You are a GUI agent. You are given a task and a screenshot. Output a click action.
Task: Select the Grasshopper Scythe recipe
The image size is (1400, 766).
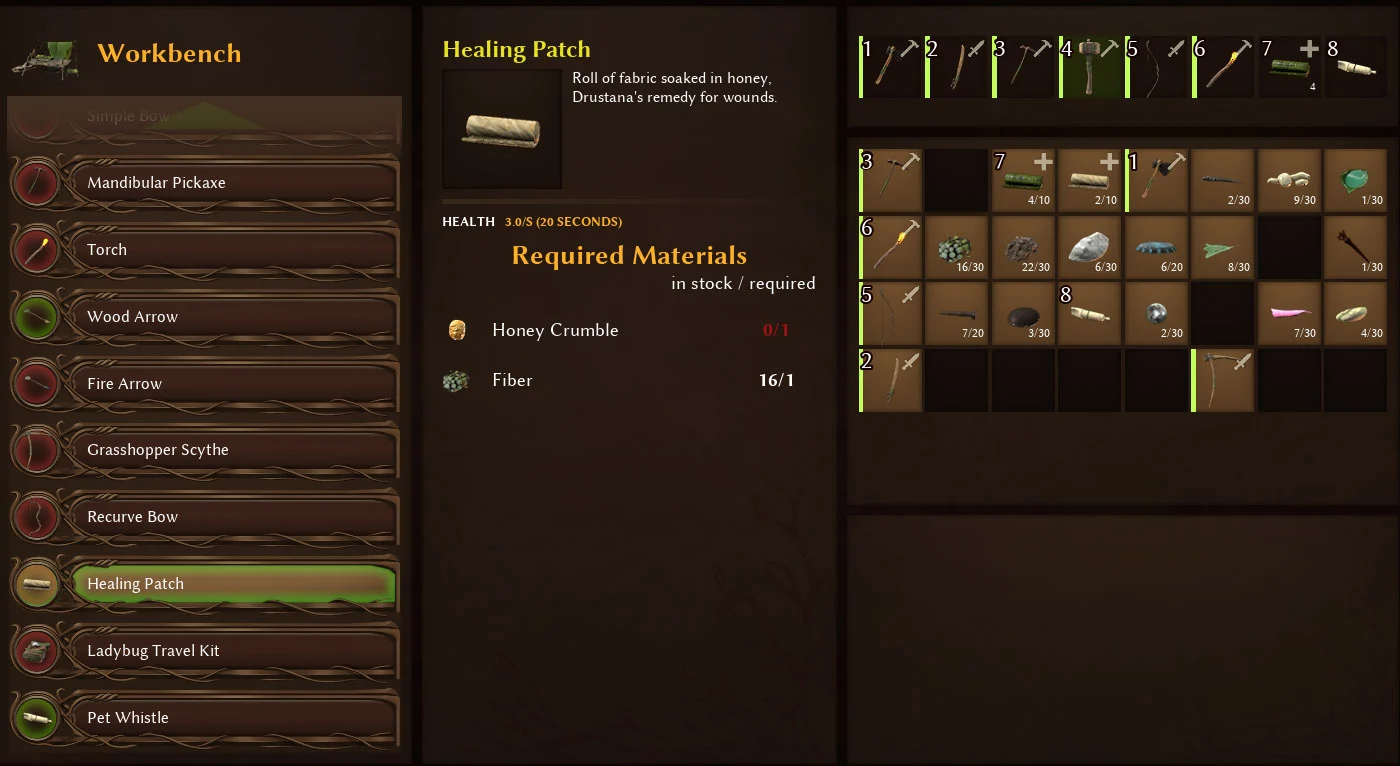(204, 449)
